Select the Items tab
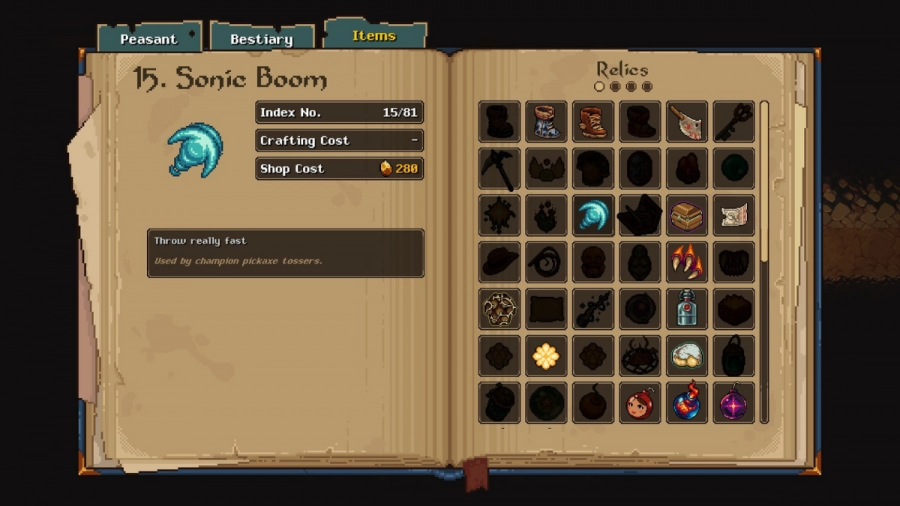The width and height of the screenshot is (900, 506). point(374,36)
